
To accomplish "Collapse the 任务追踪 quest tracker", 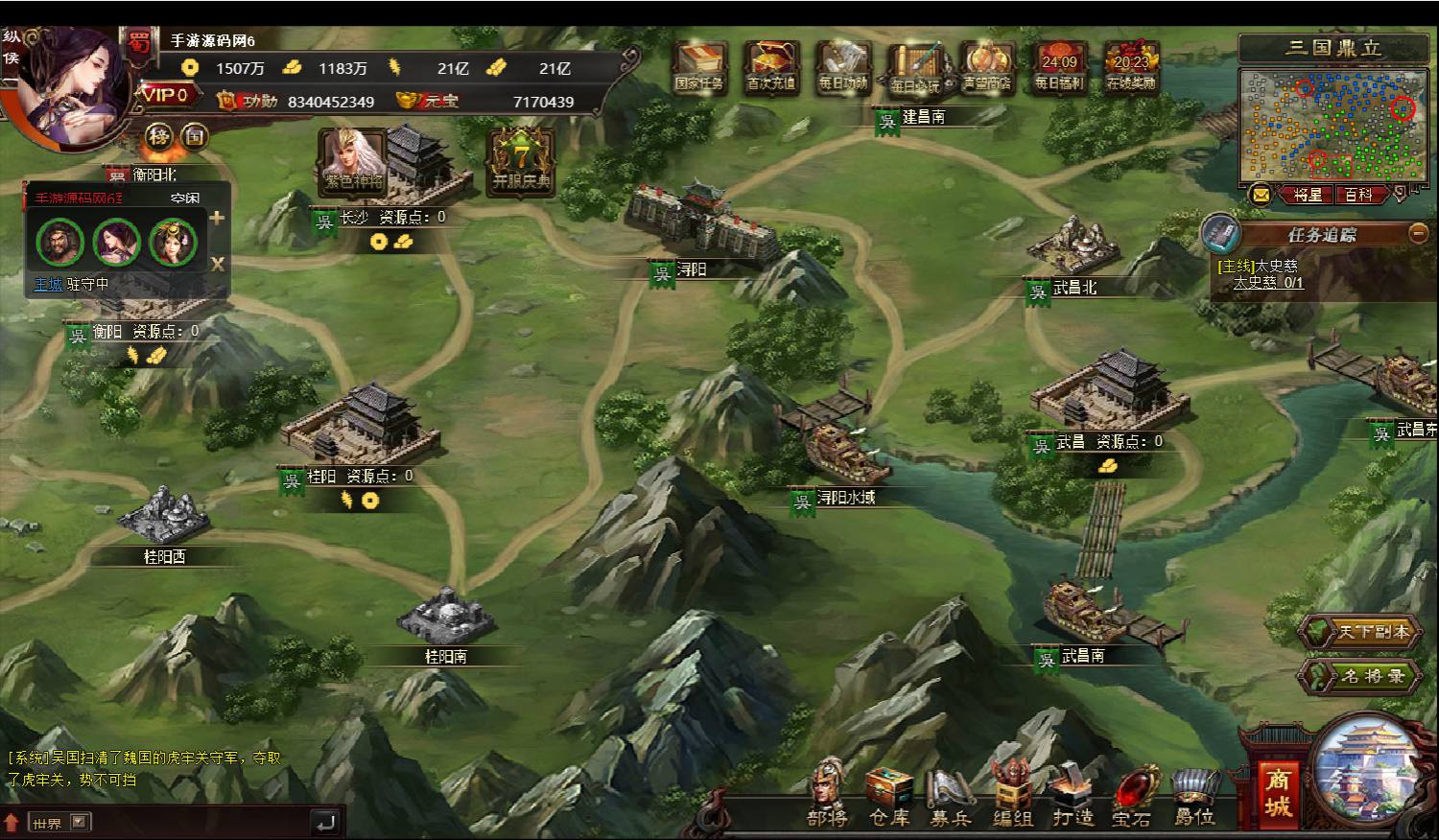I will 1418,233.
